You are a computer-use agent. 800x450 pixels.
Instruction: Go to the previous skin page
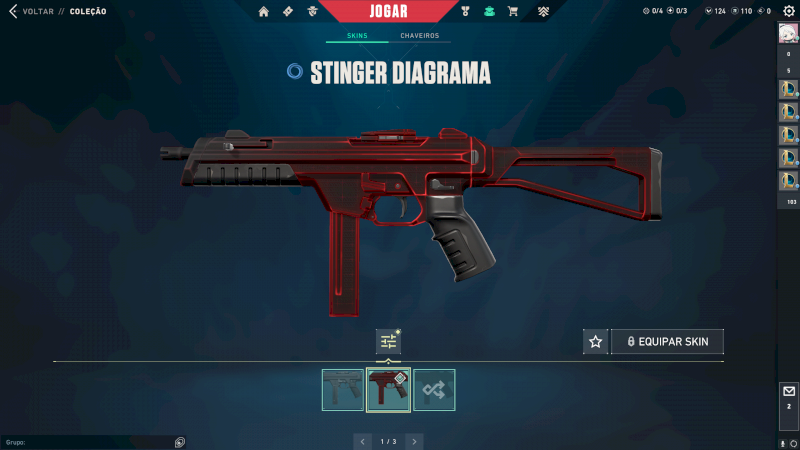pyautogui.click(x=363, y=441)
